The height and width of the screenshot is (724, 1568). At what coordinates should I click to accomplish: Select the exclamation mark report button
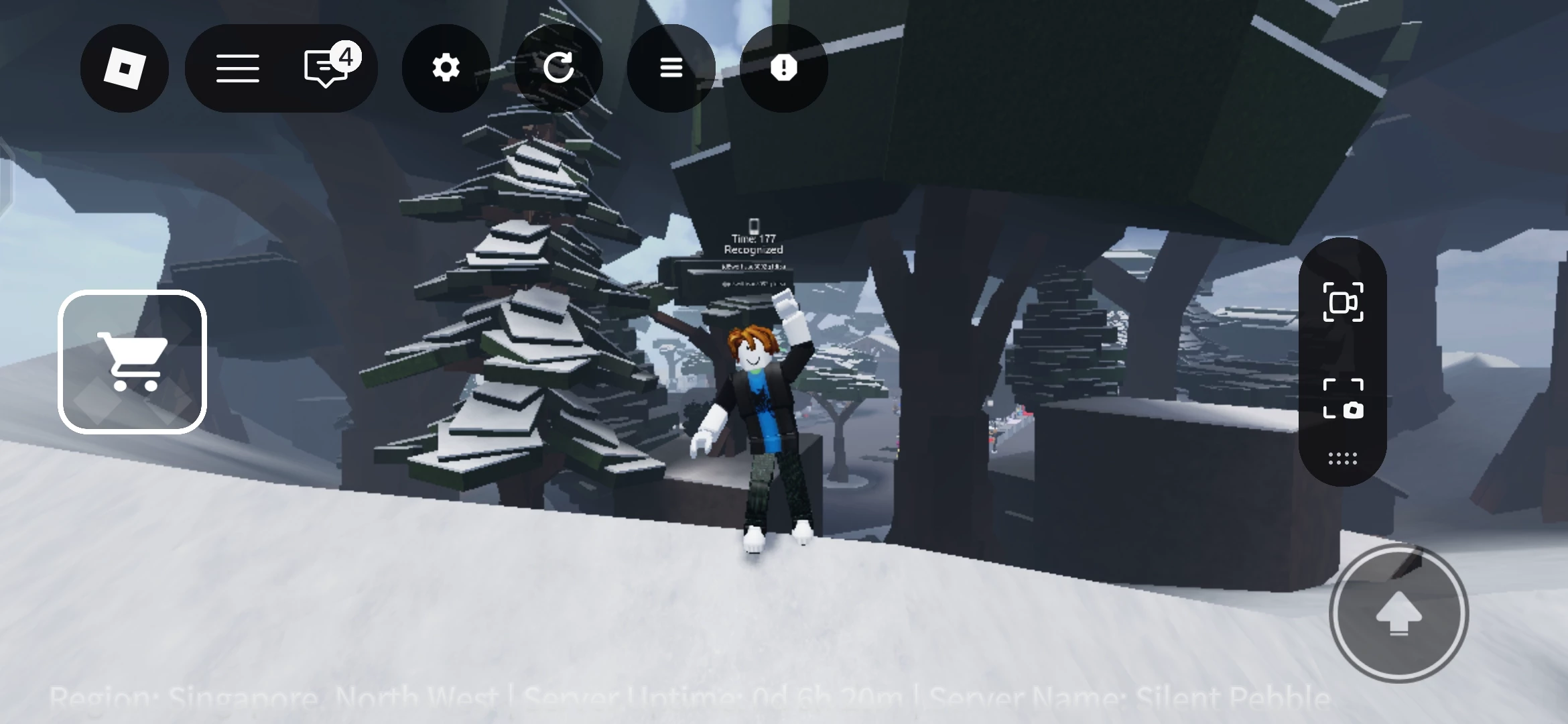tap(783, 68)
